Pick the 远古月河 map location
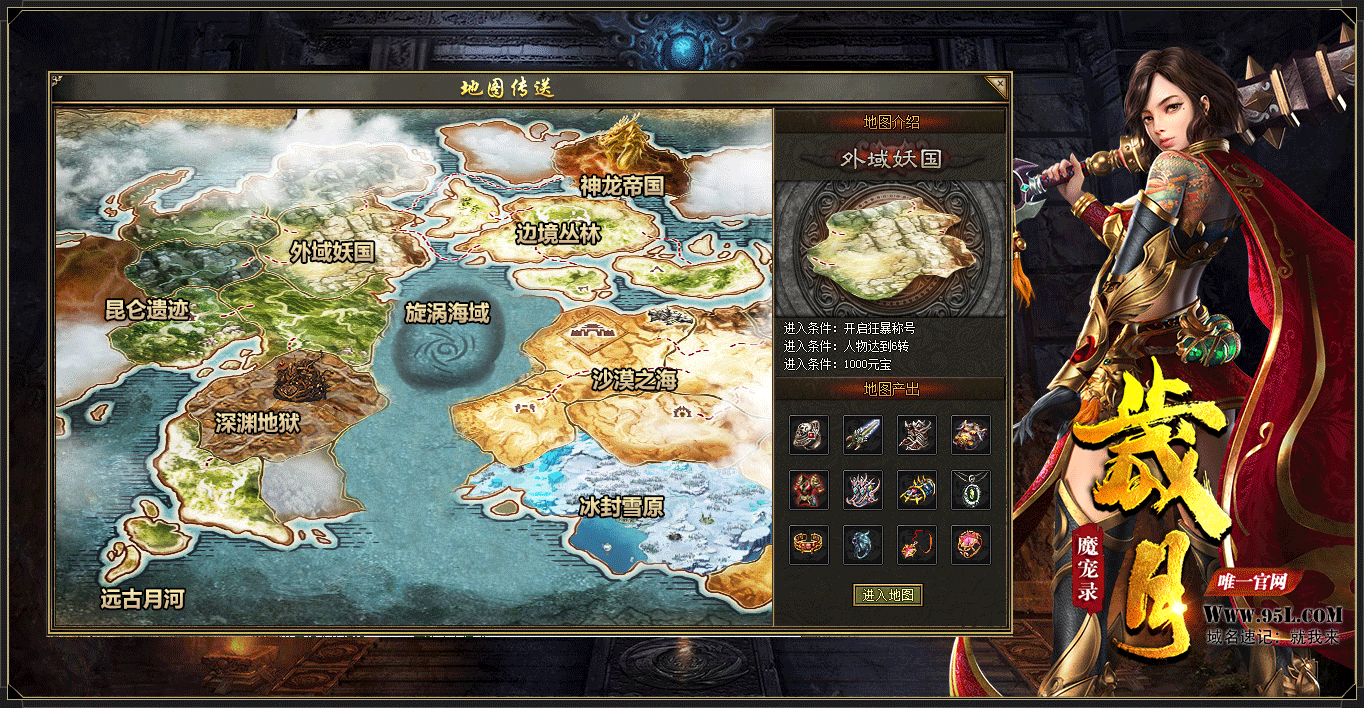1364x708 pixels. click(143, 599)
